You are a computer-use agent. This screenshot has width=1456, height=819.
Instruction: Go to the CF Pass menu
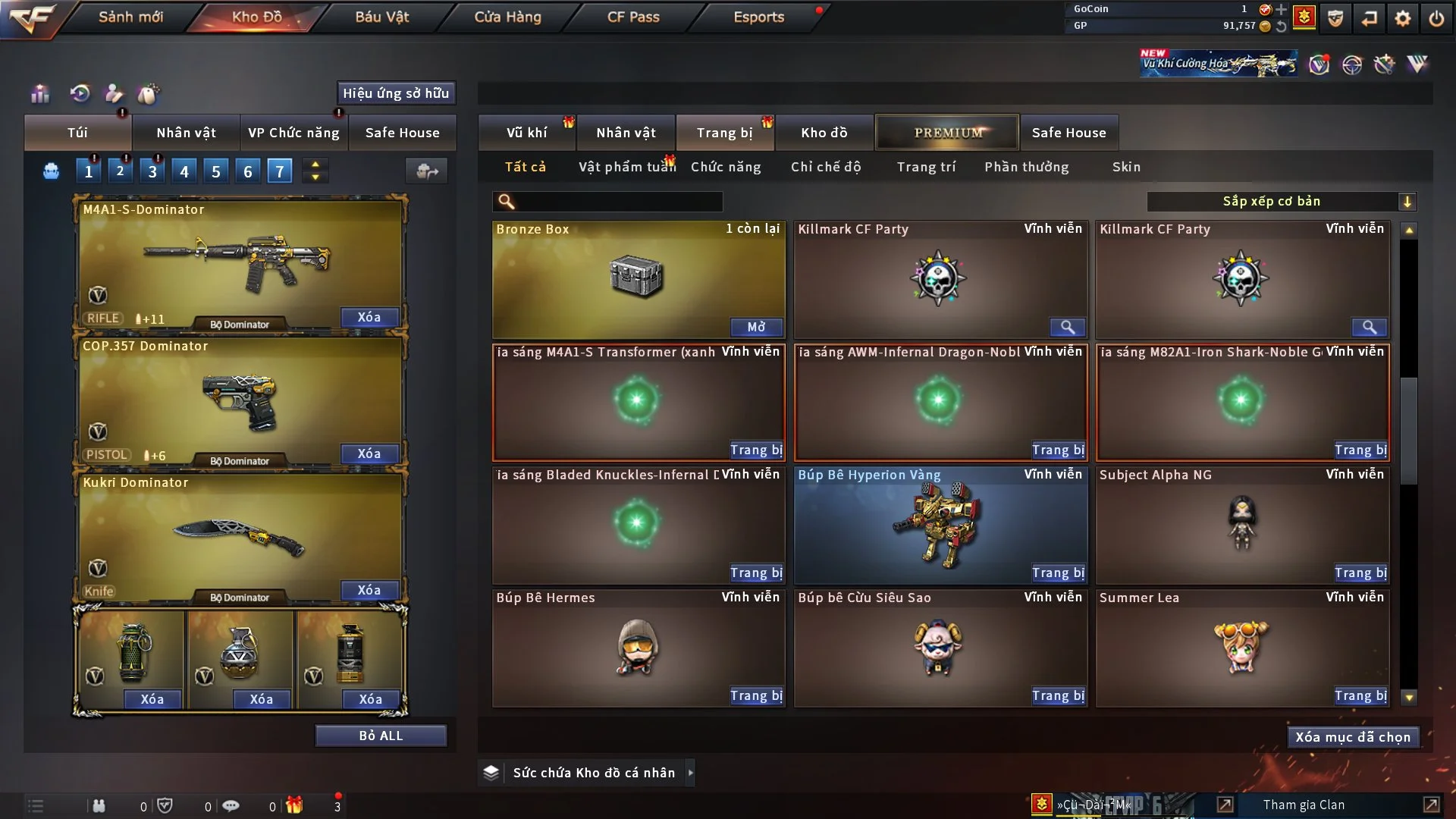coord(633,17)
